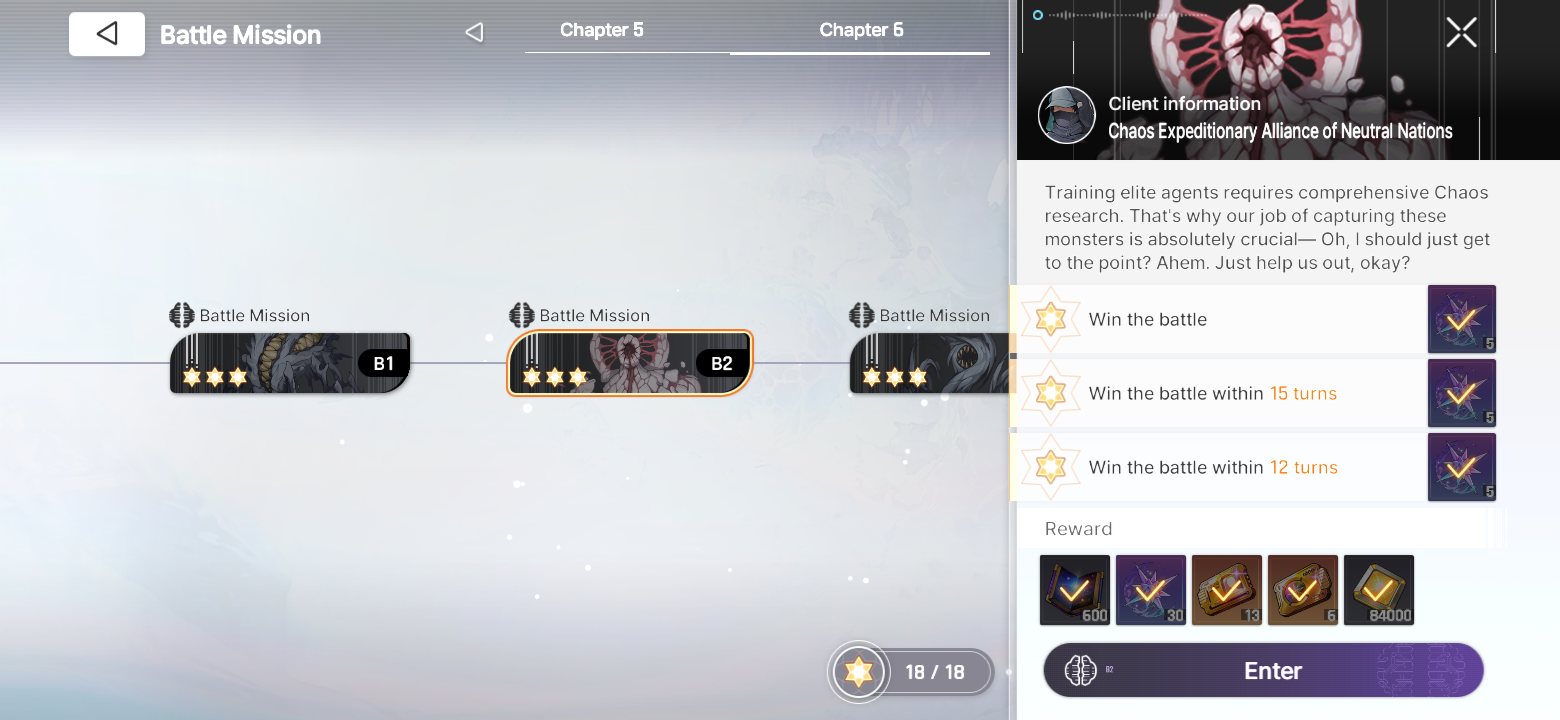Toggle the Win the battle objective star
This screenshot has width=1560, height=720.
pos(1050,319)
